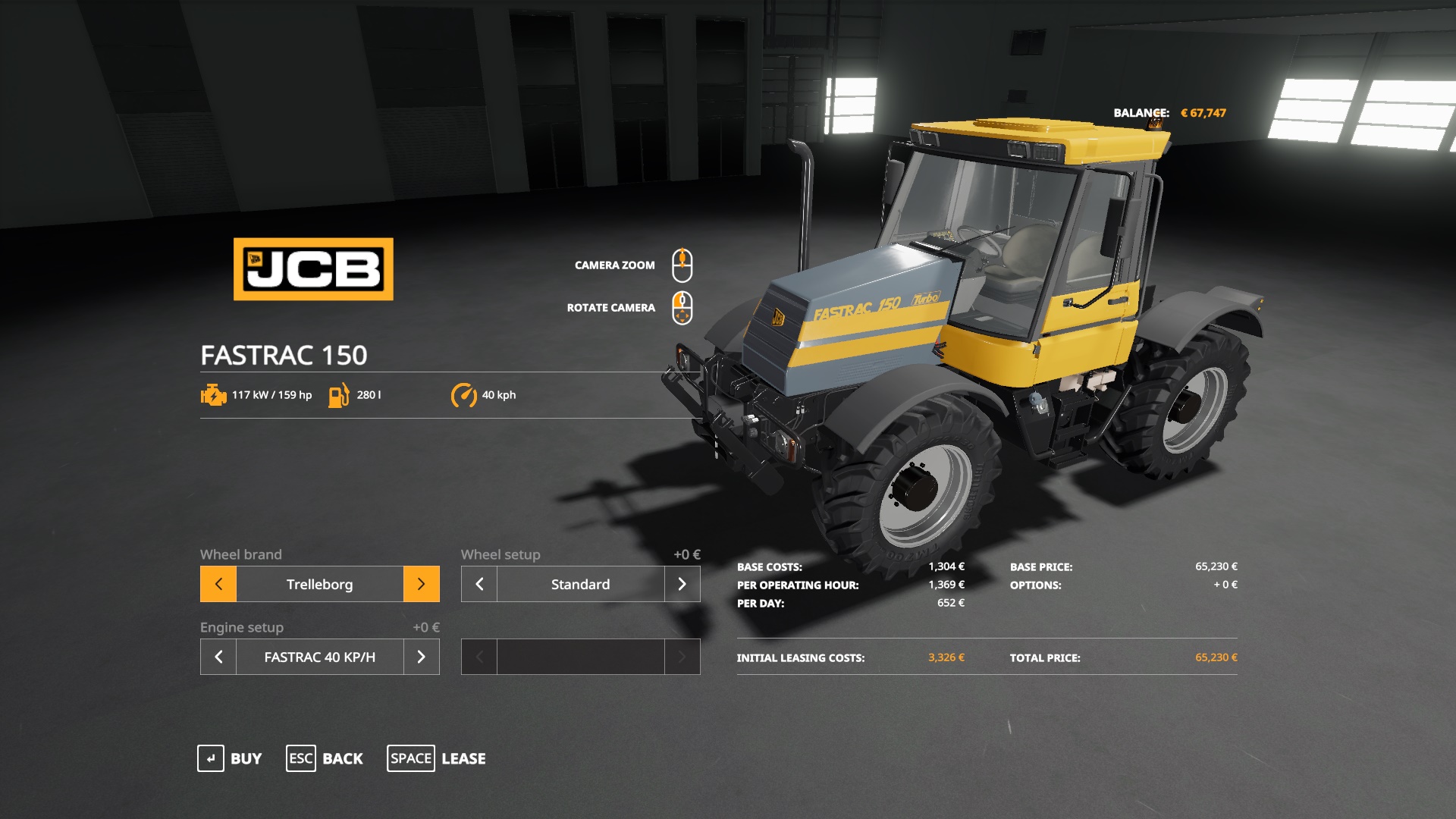Click the top speed gauge icon
This screenshot has width=1456, height=819.
click(x=465, y=394)
